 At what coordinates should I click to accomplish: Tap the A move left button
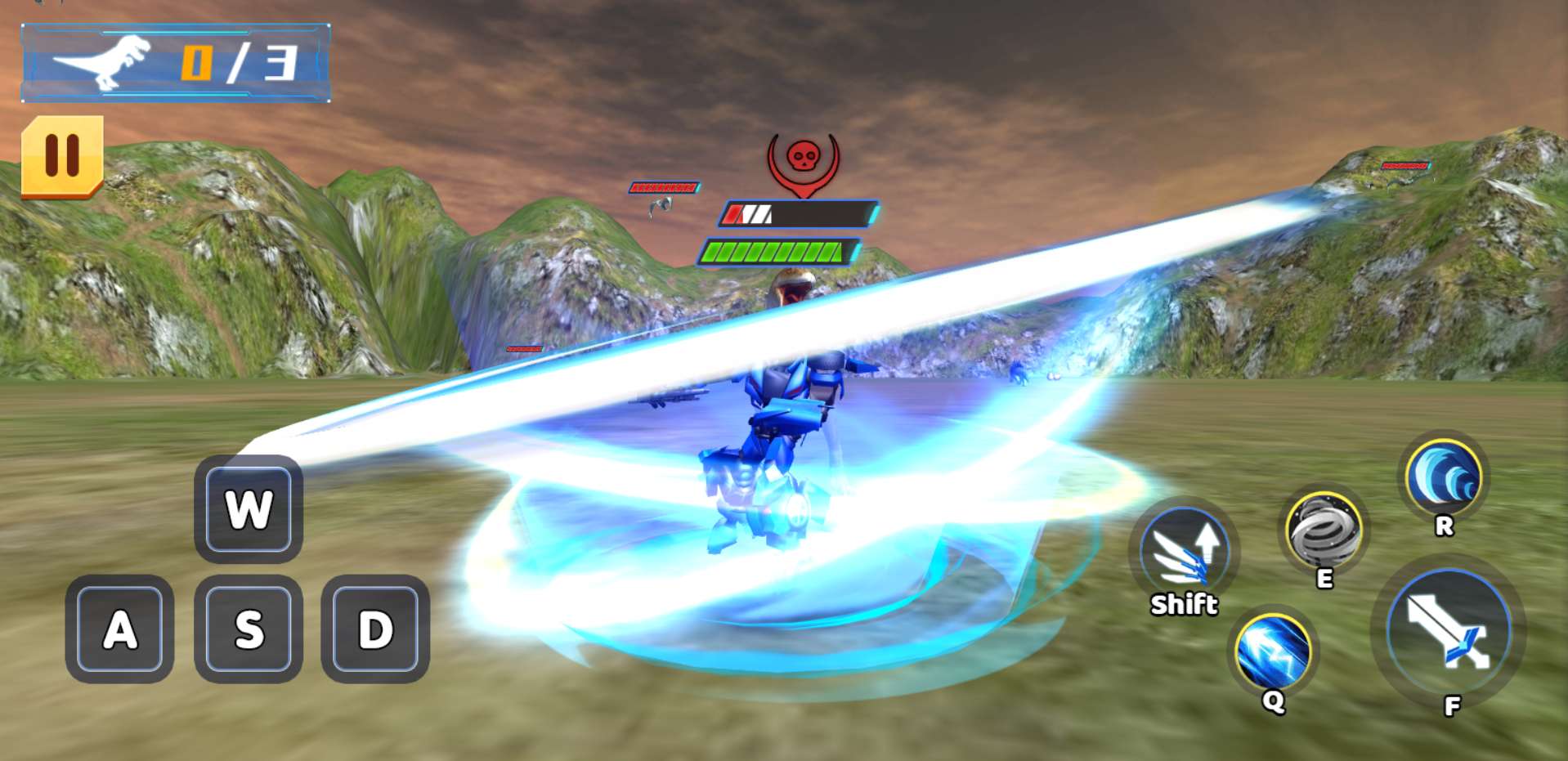point(119,629)
